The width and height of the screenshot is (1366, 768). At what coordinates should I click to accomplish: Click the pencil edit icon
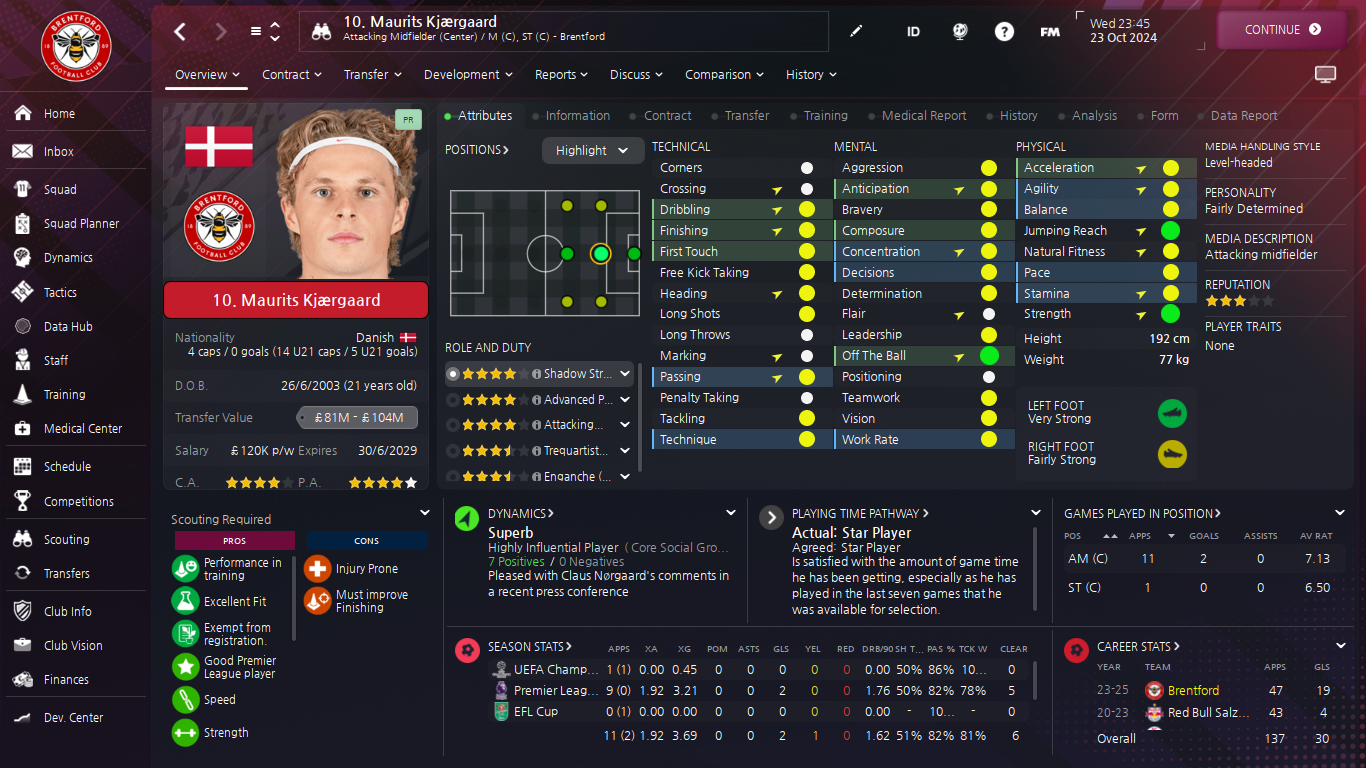(856, 31)
